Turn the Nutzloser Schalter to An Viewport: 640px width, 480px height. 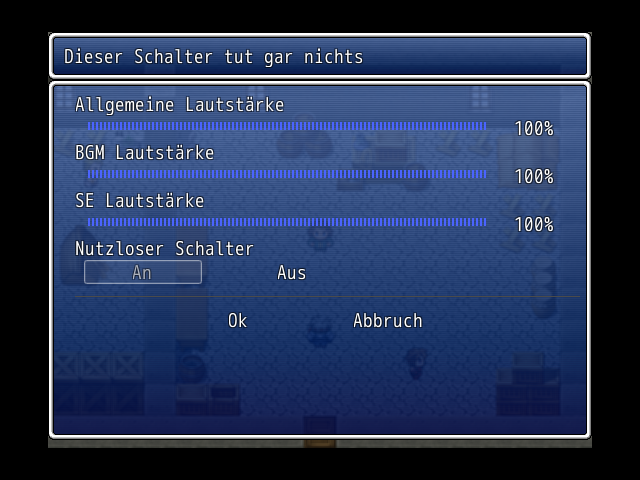pos(142,272)
